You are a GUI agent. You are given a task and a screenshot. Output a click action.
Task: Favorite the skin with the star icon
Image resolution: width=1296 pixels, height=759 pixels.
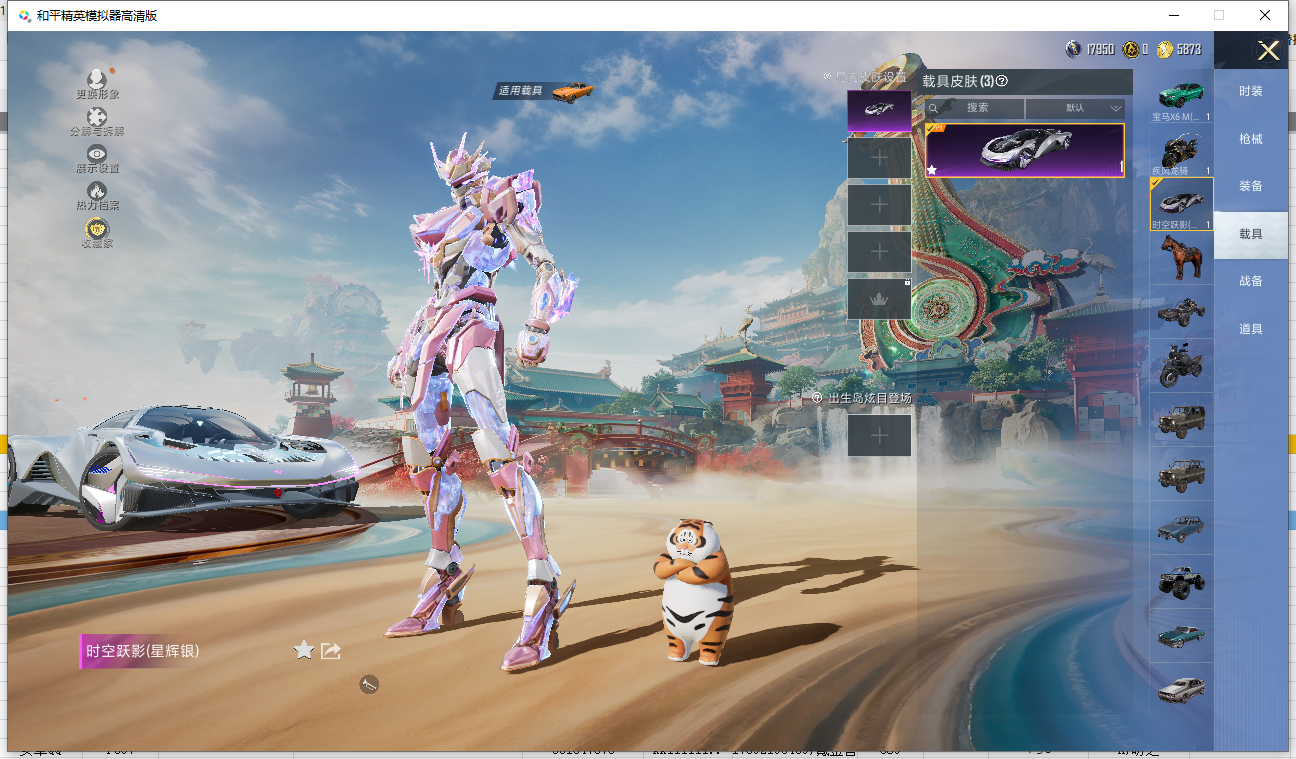coord(304,651)
